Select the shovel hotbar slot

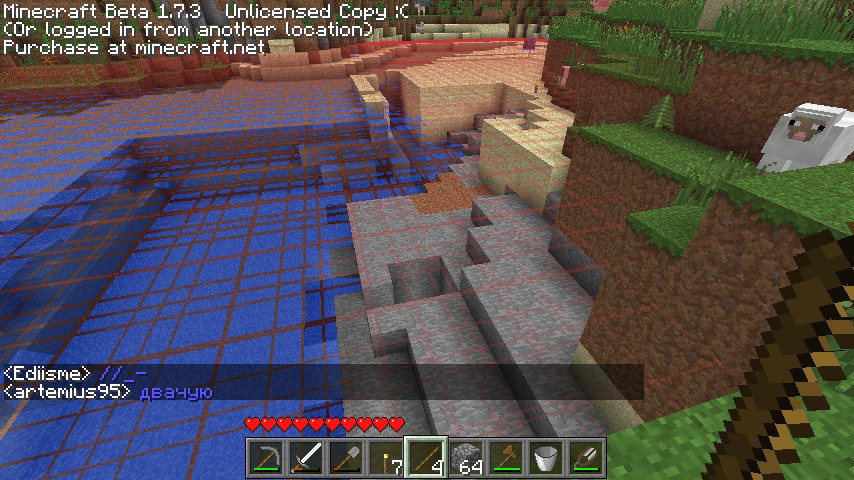(344, 458)
